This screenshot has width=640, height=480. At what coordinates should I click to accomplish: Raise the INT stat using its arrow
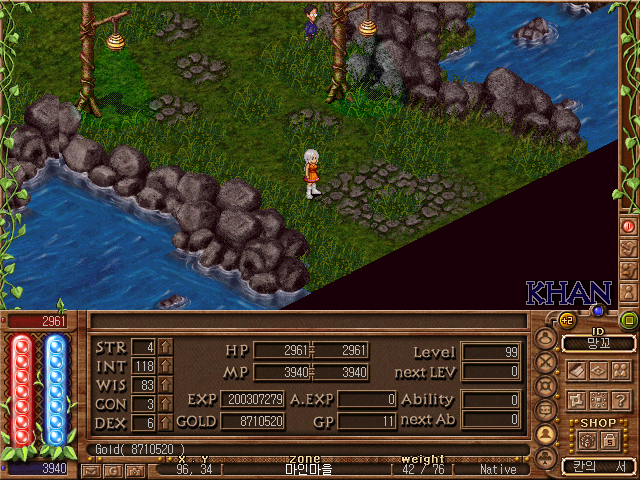pos(166,366)
